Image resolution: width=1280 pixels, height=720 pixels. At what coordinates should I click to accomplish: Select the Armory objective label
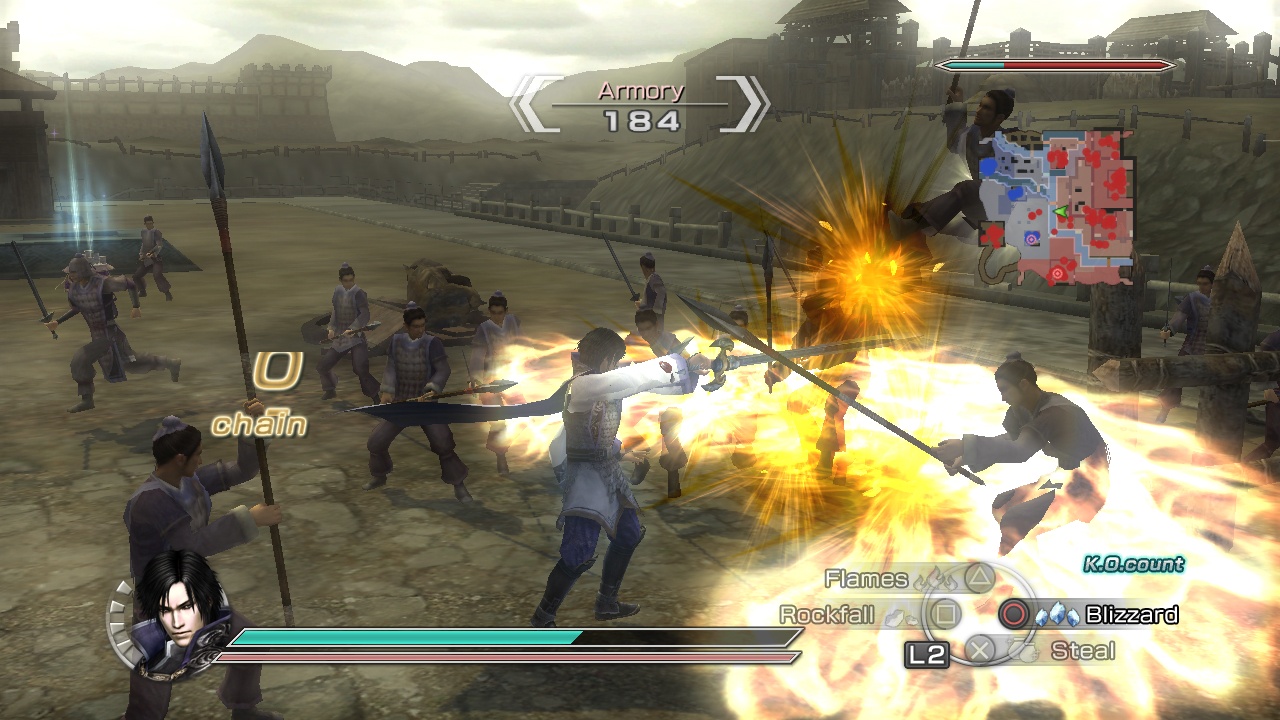click(640, 90)
